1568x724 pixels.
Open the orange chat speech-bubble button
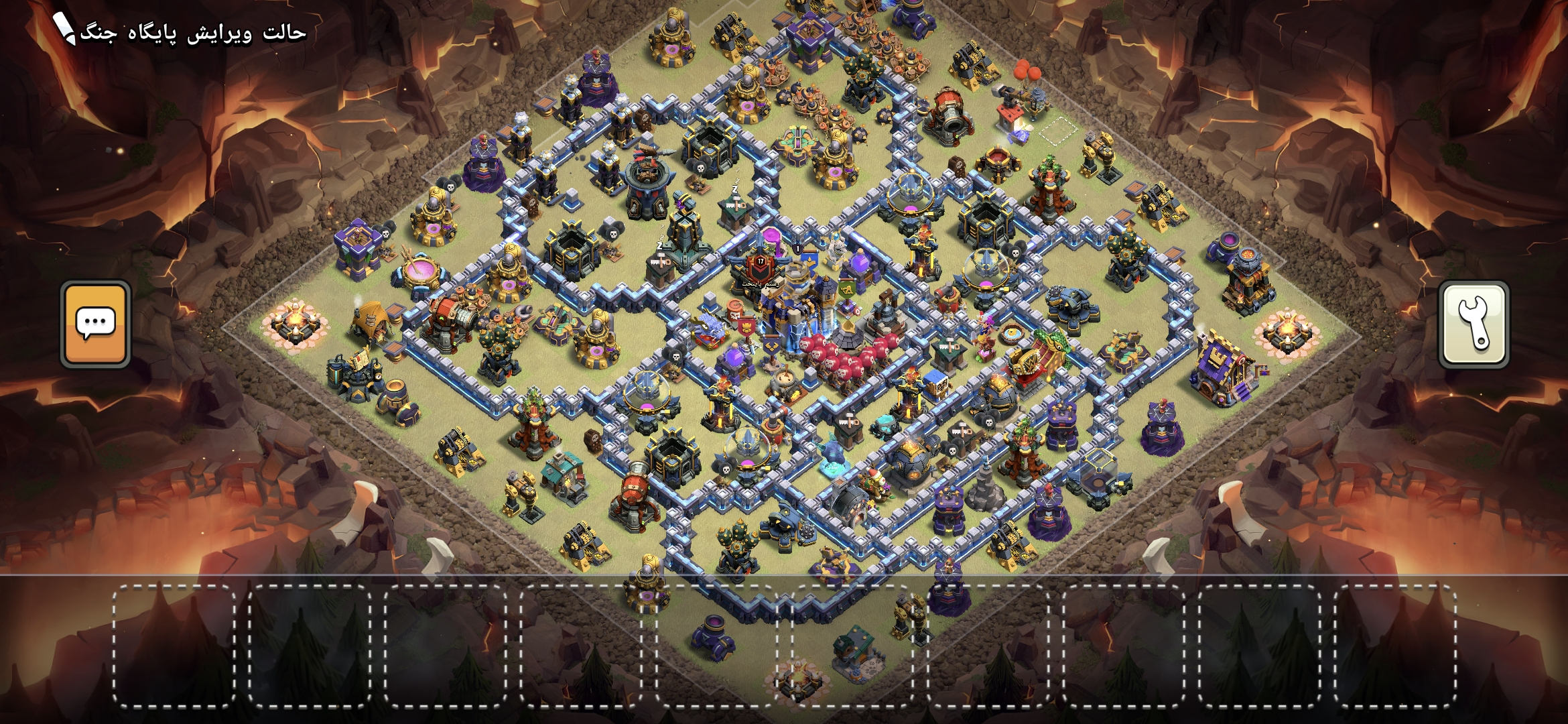[x=96, y=324]
